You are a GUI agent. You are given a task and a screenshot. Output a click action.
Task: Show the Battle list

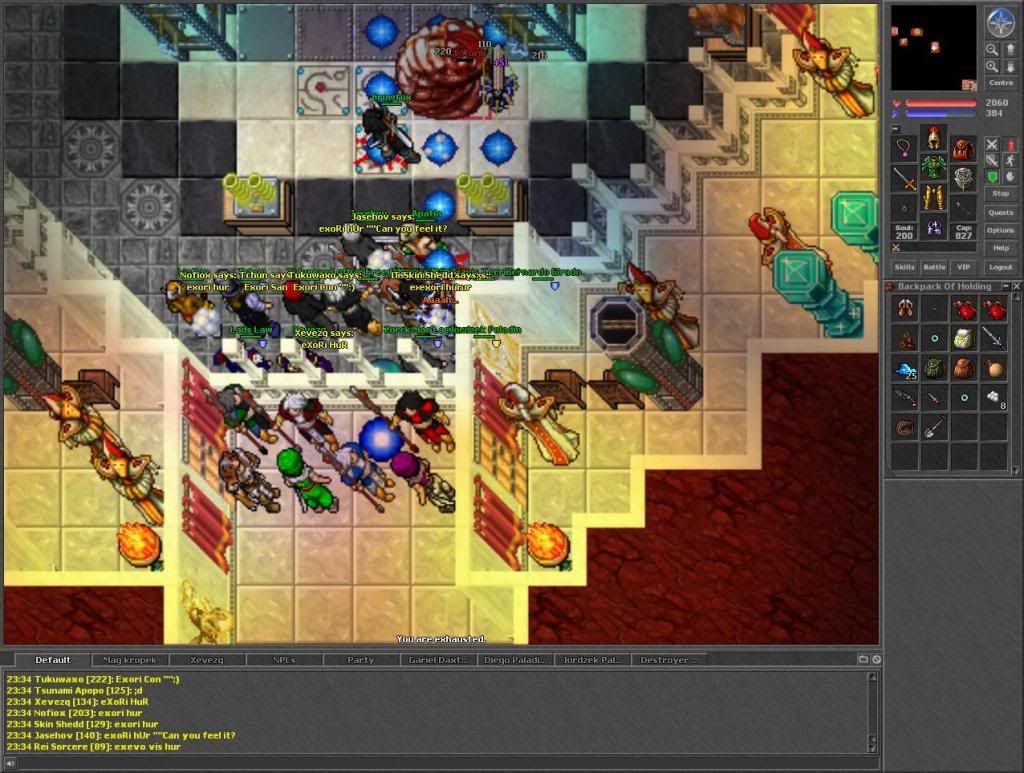tap(934, 267)
